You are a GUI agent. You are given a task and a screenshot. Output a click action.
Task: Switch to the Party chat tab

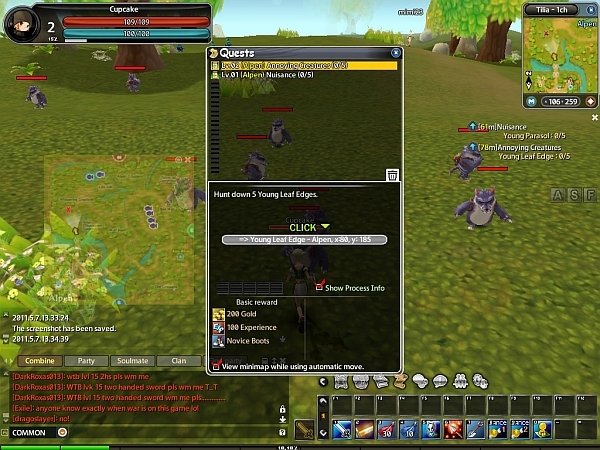click(x=86, y=360)
